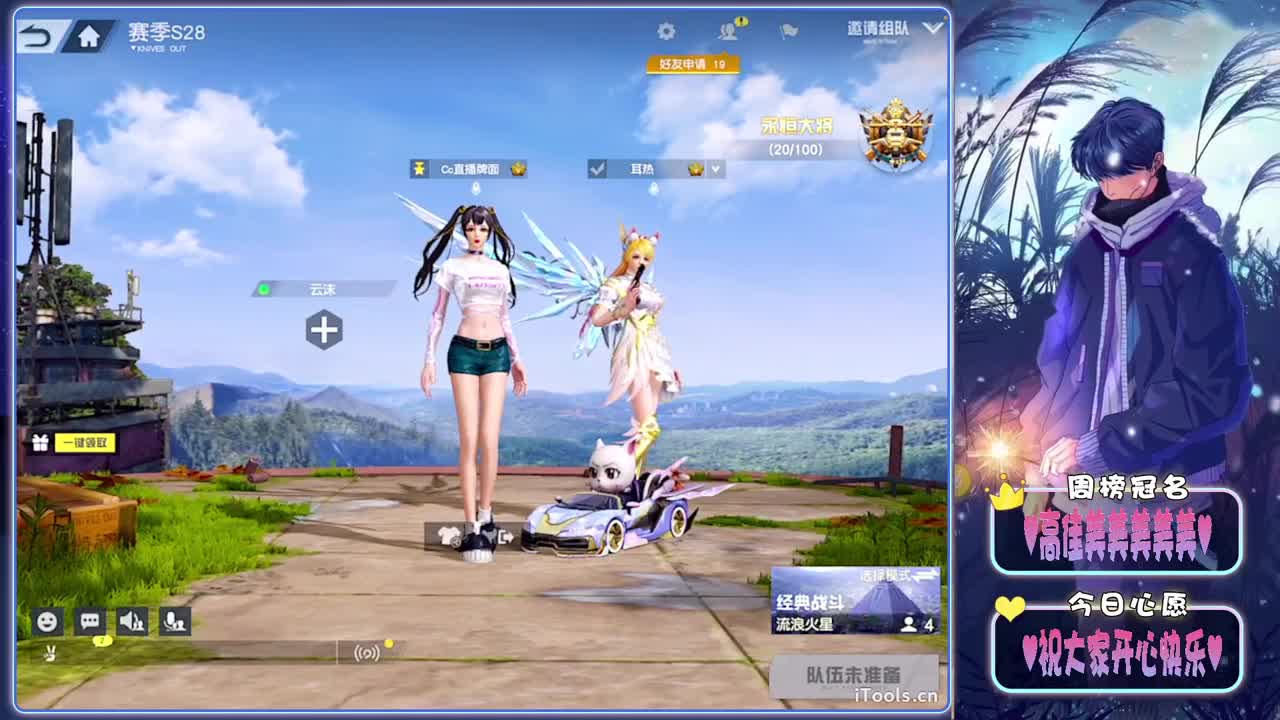Open the chevron dropdown beside 耳热's badge
The width and height of the screenshot is (1280, 720).
click(x=714, y=168)
